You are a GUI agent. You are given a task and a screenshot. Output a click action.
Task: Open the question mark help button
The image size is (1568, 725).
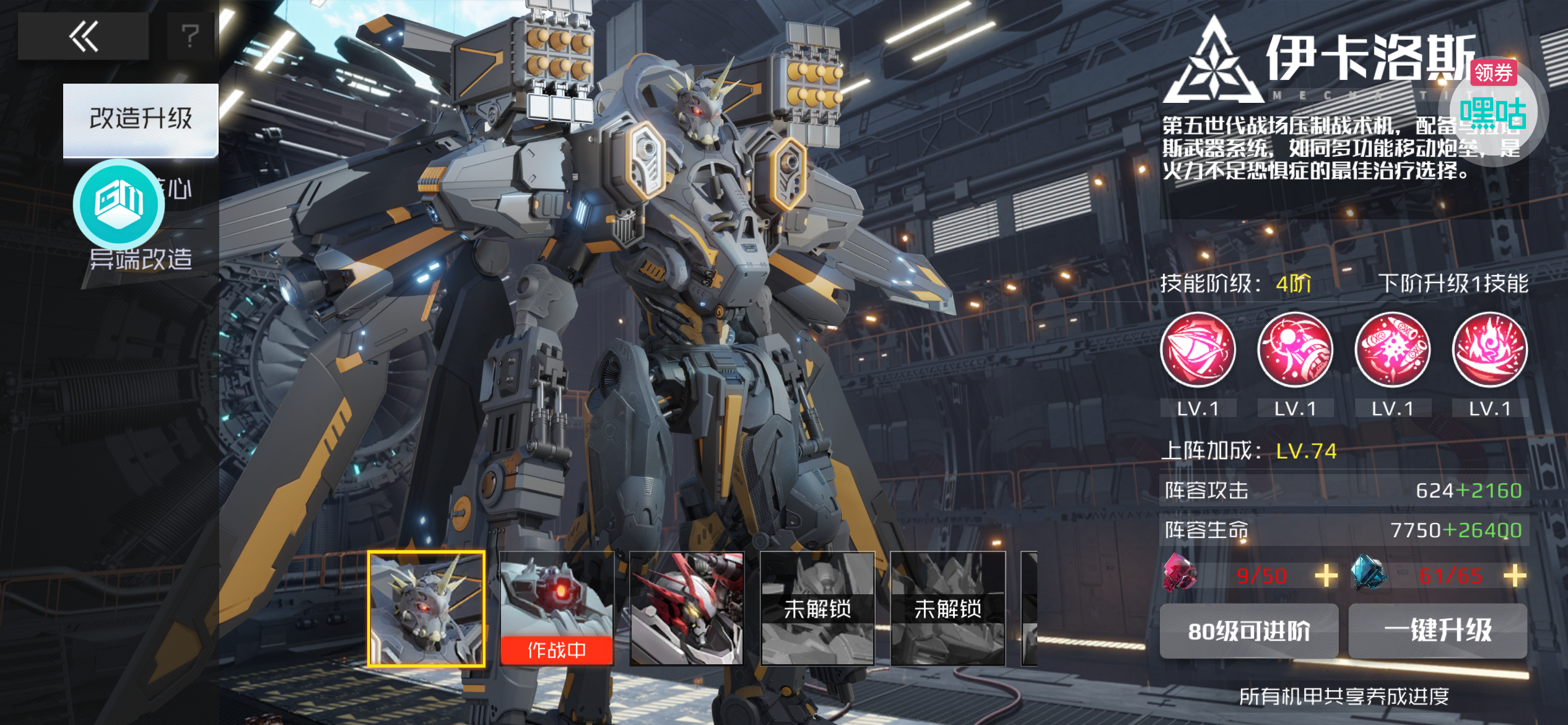pos(191,36)
